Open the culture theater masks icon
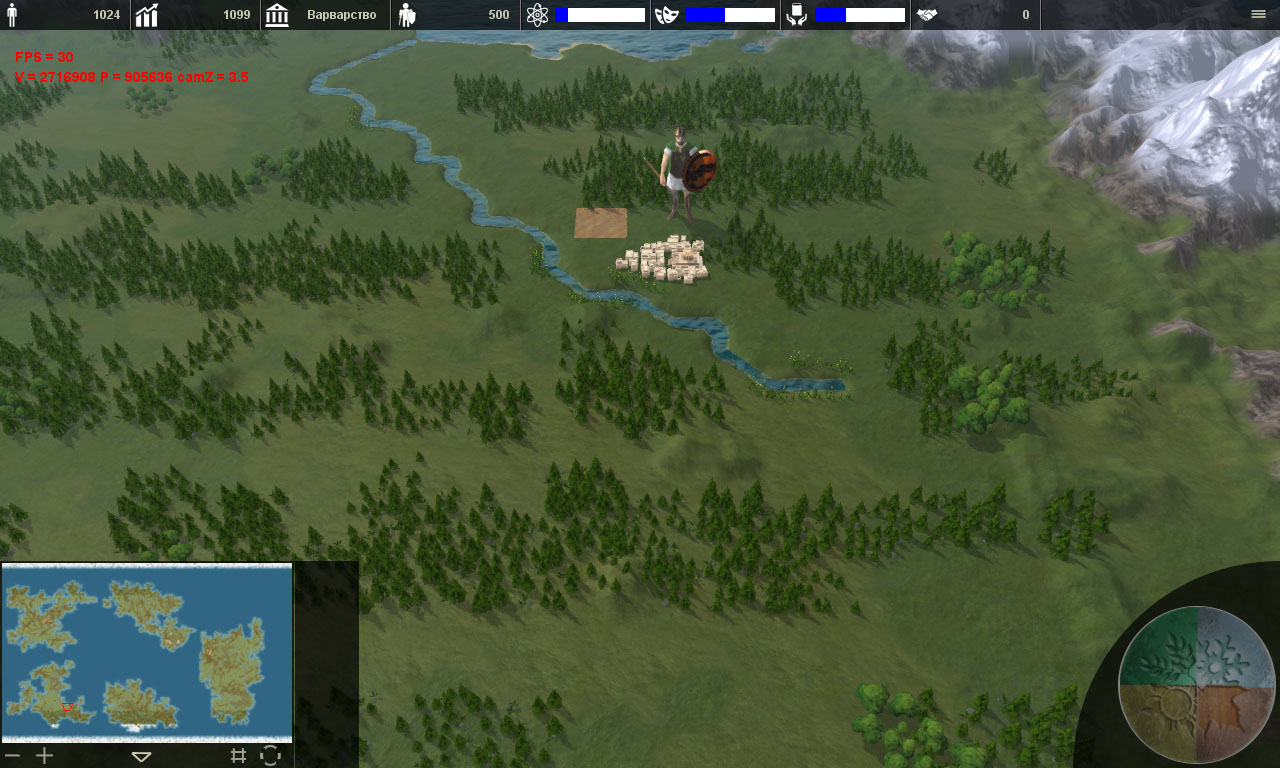The width and height of the screenshot is (1280, 768). click(x=667, y=15)
